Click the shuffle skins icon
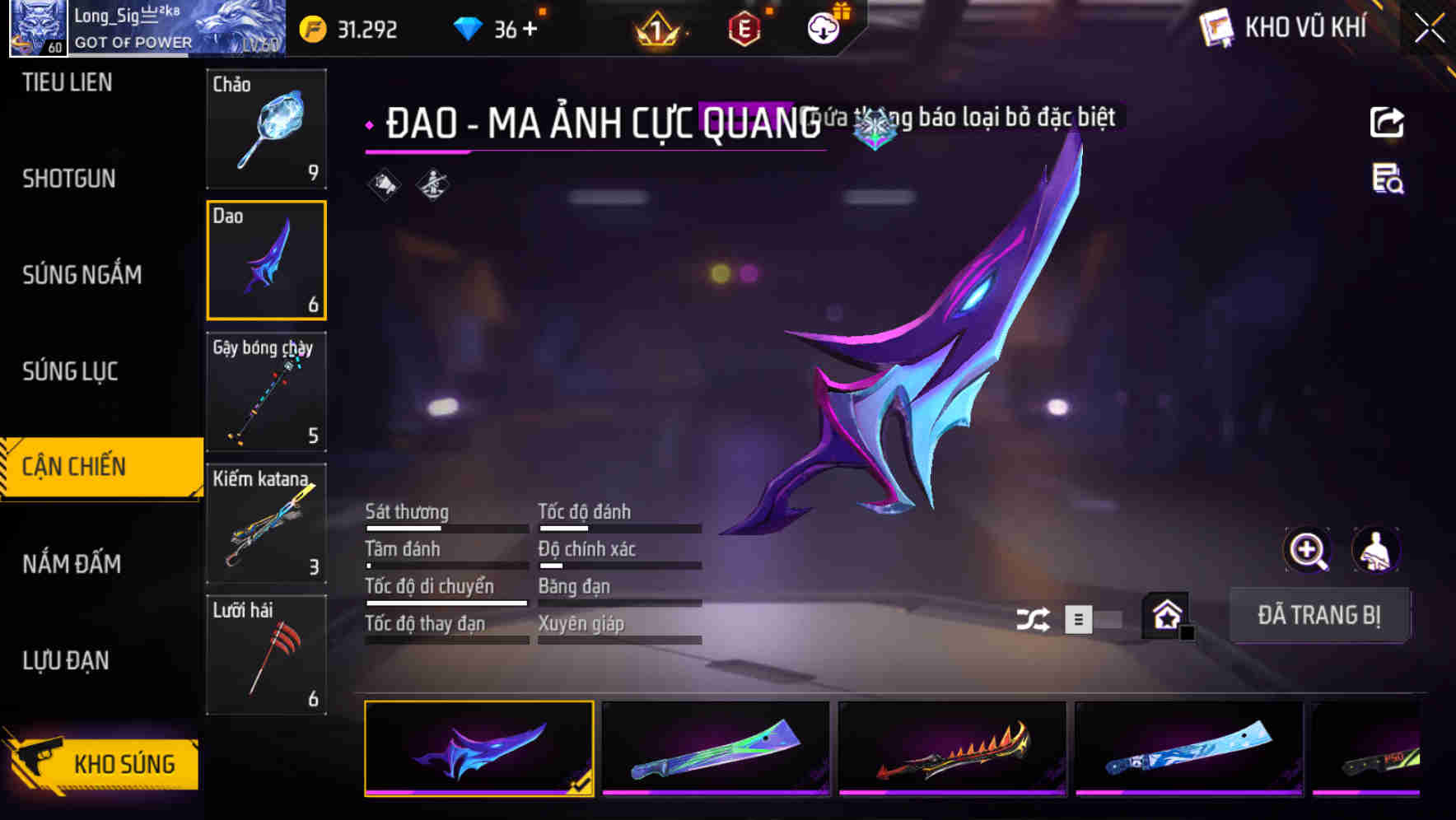Image resolution: width=1456 pixels, height=820 pixels. click(x=1035, y=617)
